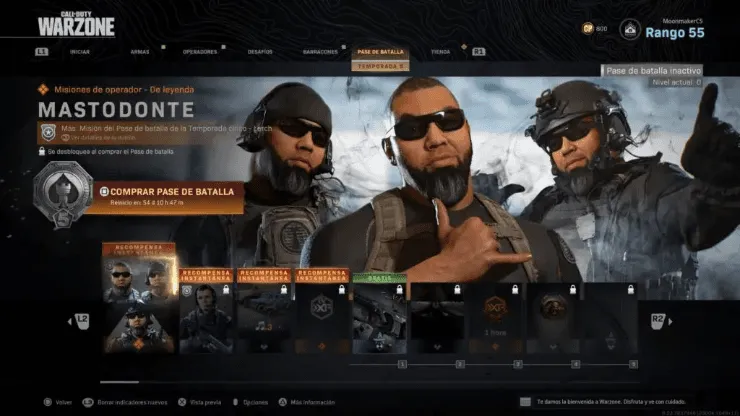Select the 1 hora XP token tile

(x=496, y=315)
